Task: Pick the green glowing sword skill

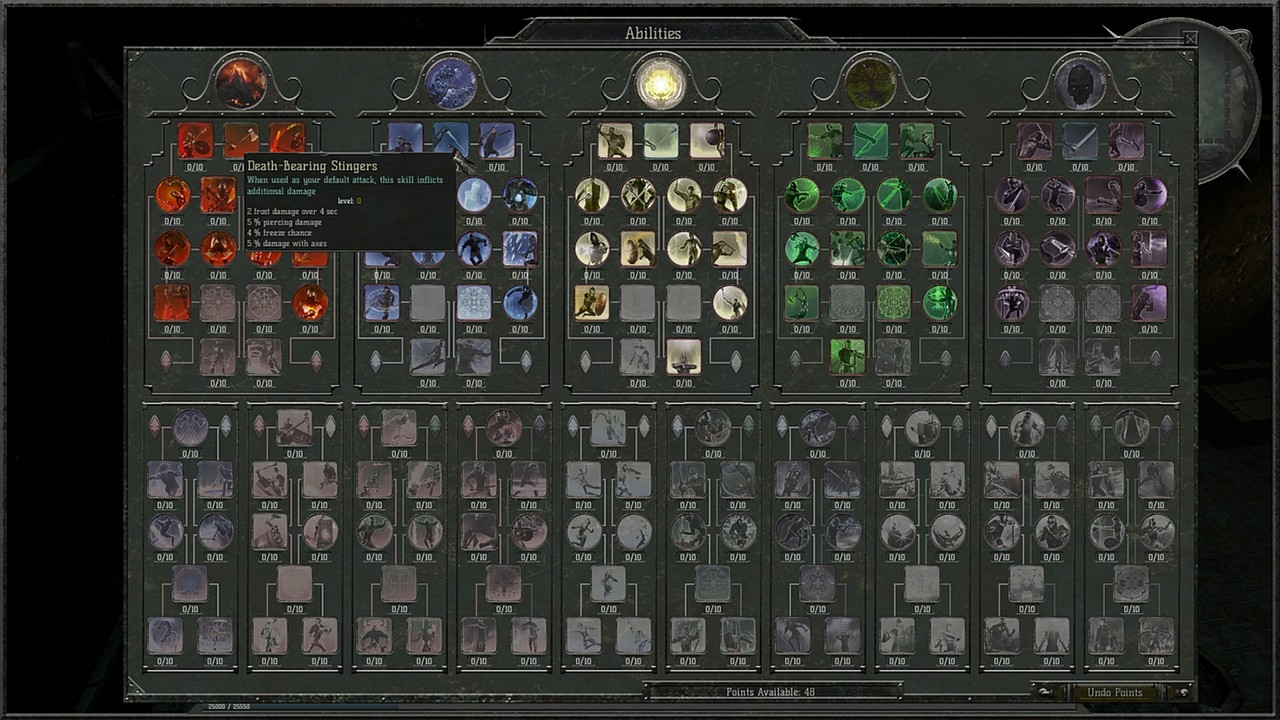Action: pos(870,141)
